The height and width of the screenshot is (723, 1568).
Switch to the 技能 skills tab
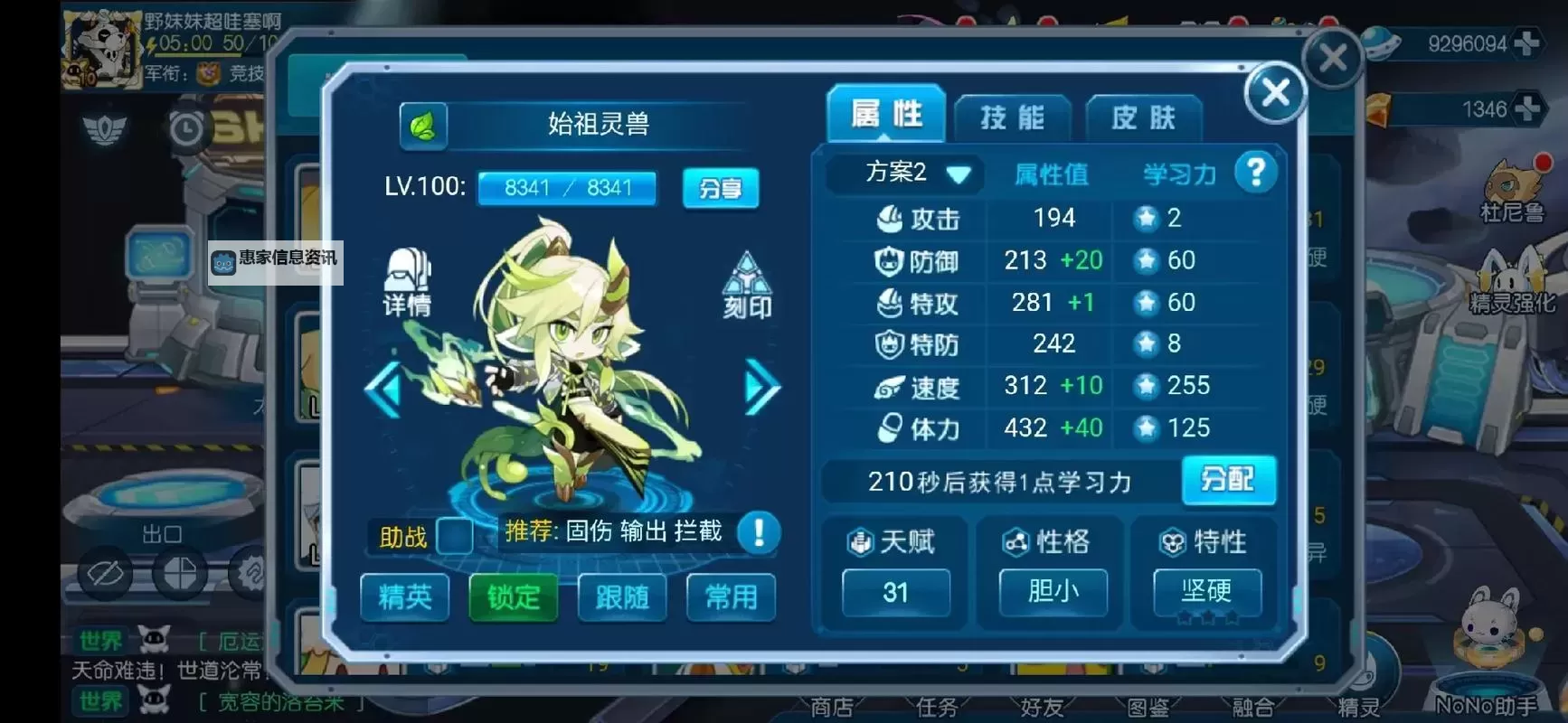click(1013, 116)
